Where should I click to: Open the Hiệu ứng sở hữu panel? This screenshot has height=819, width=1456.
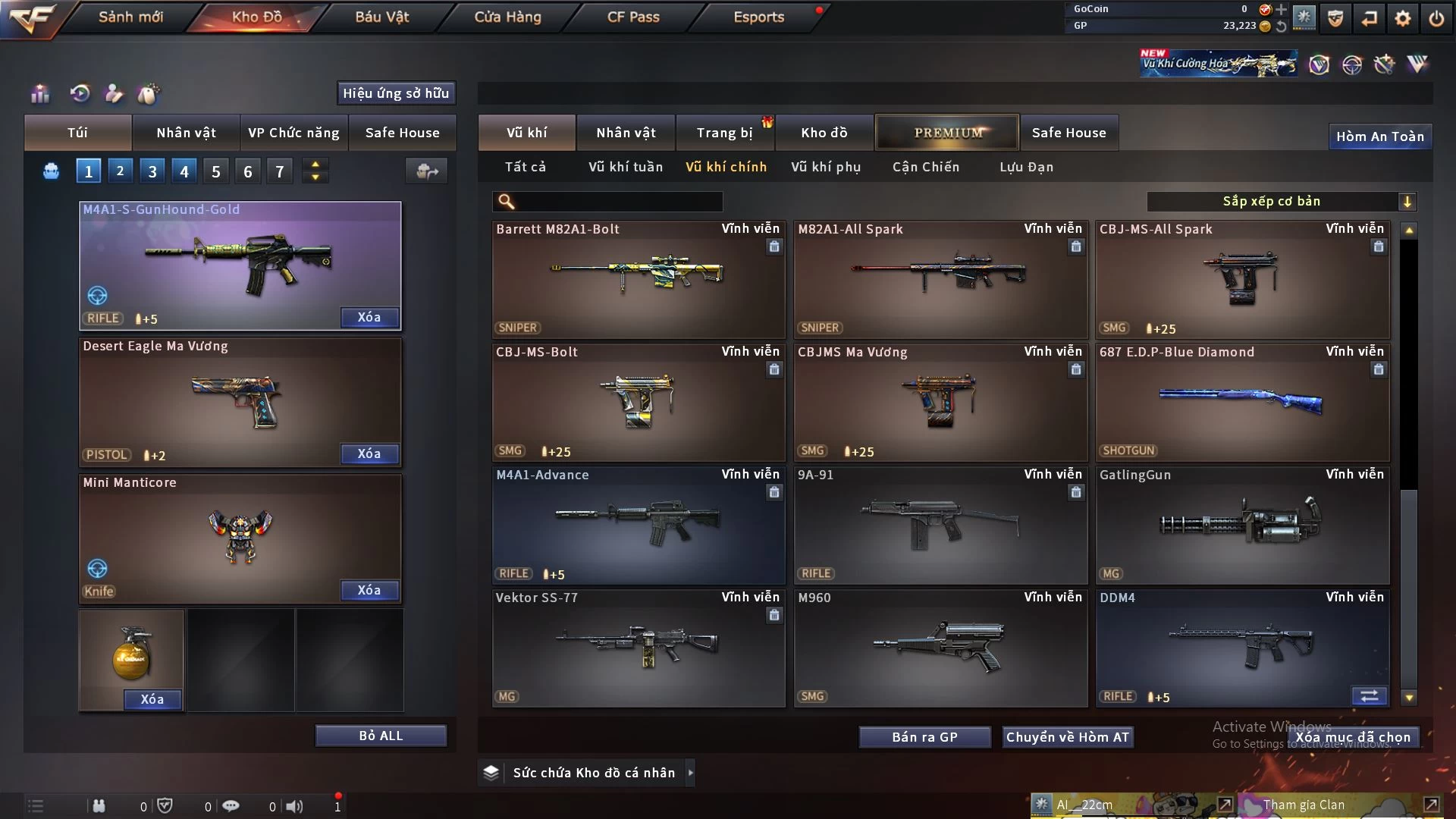click(x=396, y=93)
